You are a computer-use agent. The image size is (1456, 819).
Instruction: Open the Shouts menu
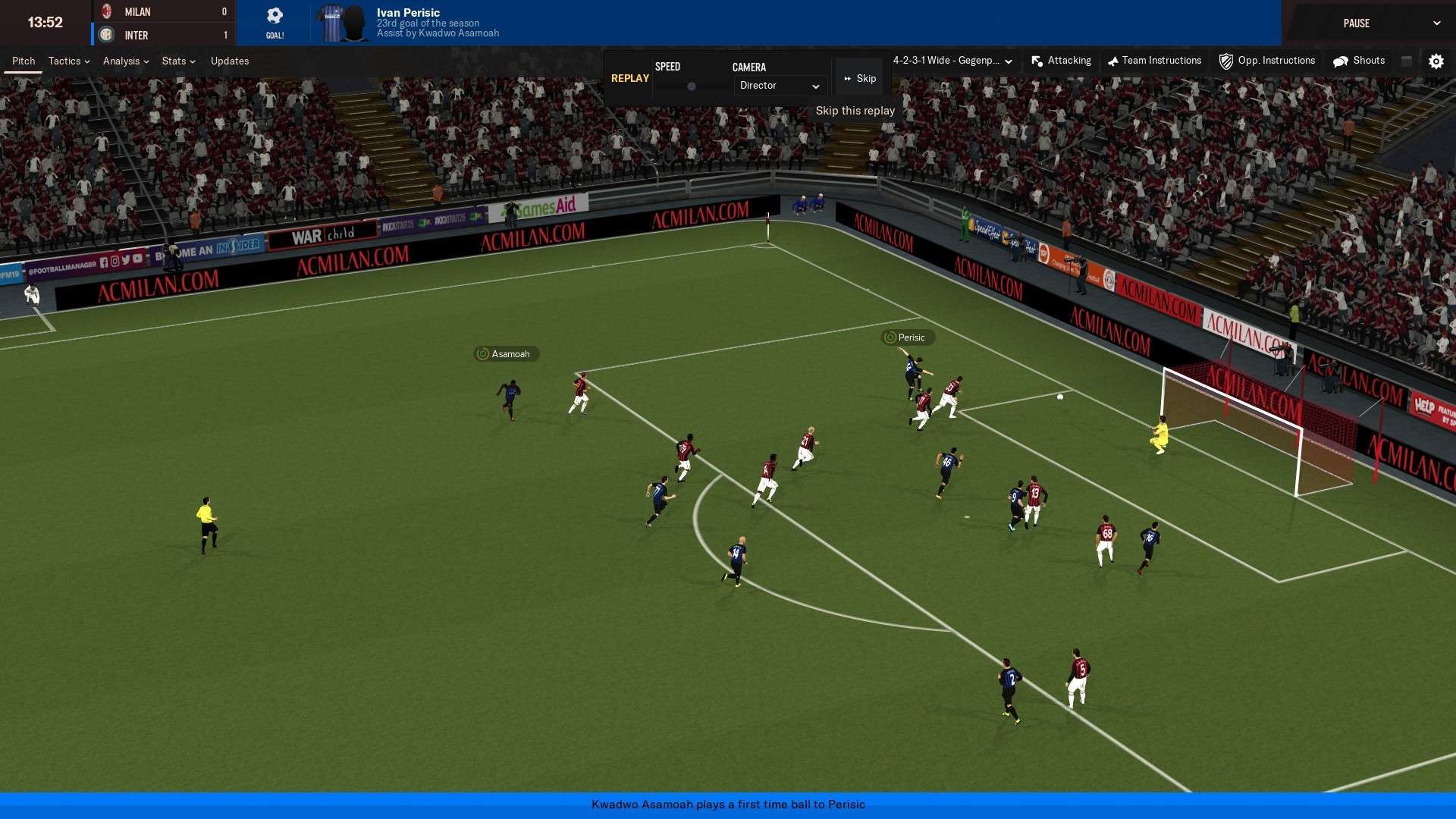point(1360,61)
